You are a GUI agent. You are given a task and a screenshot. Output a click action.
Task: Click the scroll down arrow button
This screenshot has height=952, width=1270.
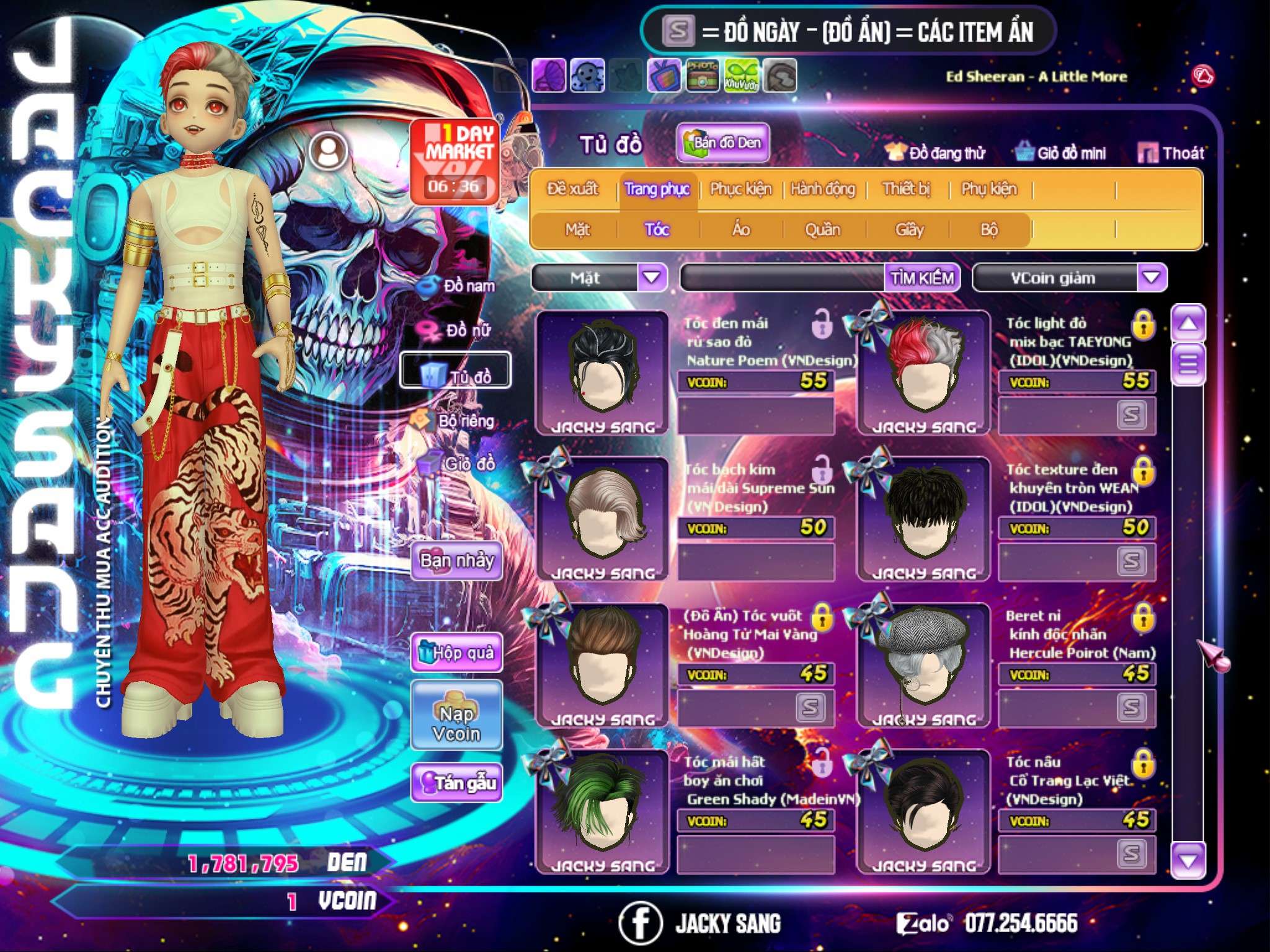1188,861
